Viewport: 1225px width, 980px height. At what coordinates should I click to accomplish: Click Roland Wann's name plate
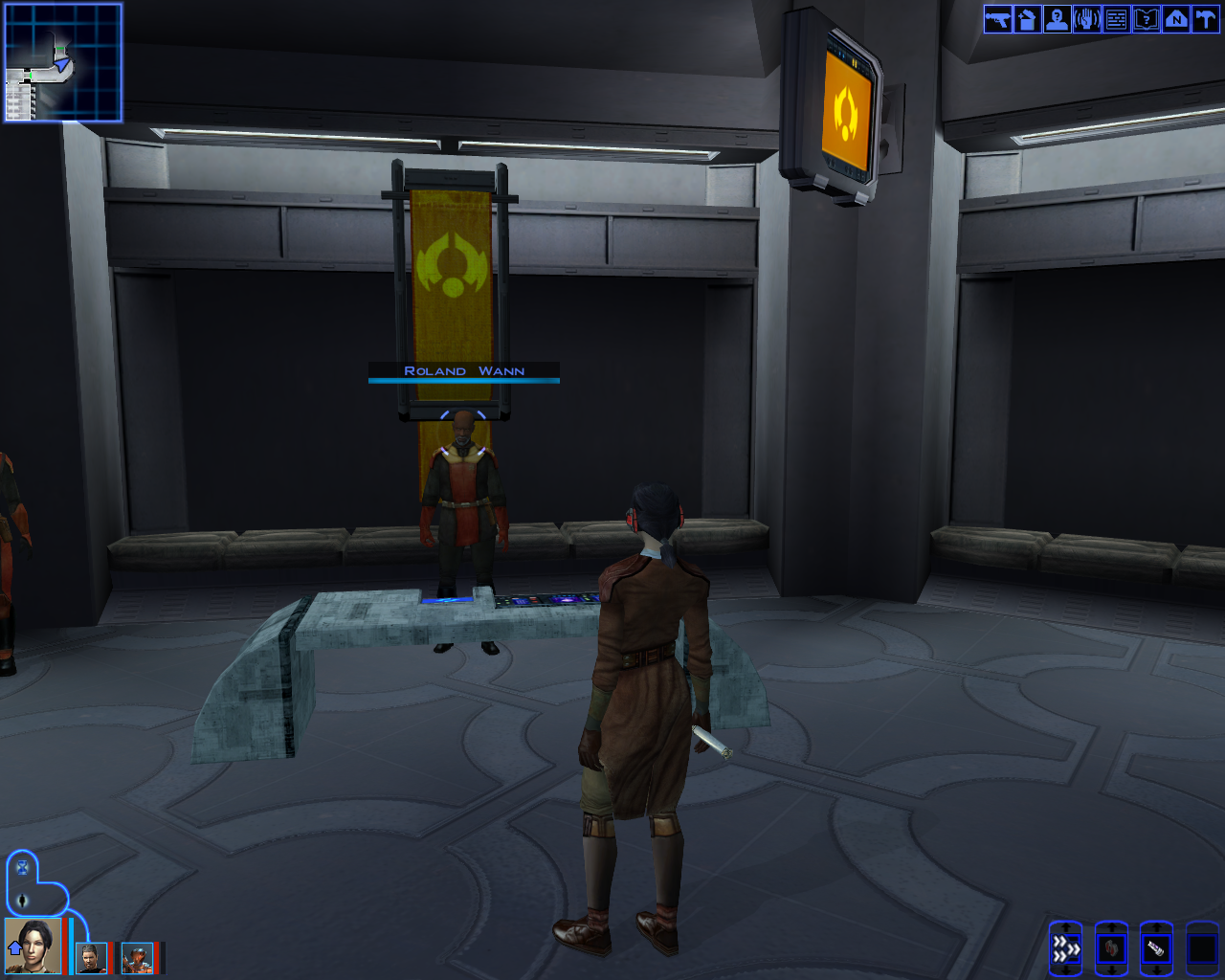(x=463, y=371)
